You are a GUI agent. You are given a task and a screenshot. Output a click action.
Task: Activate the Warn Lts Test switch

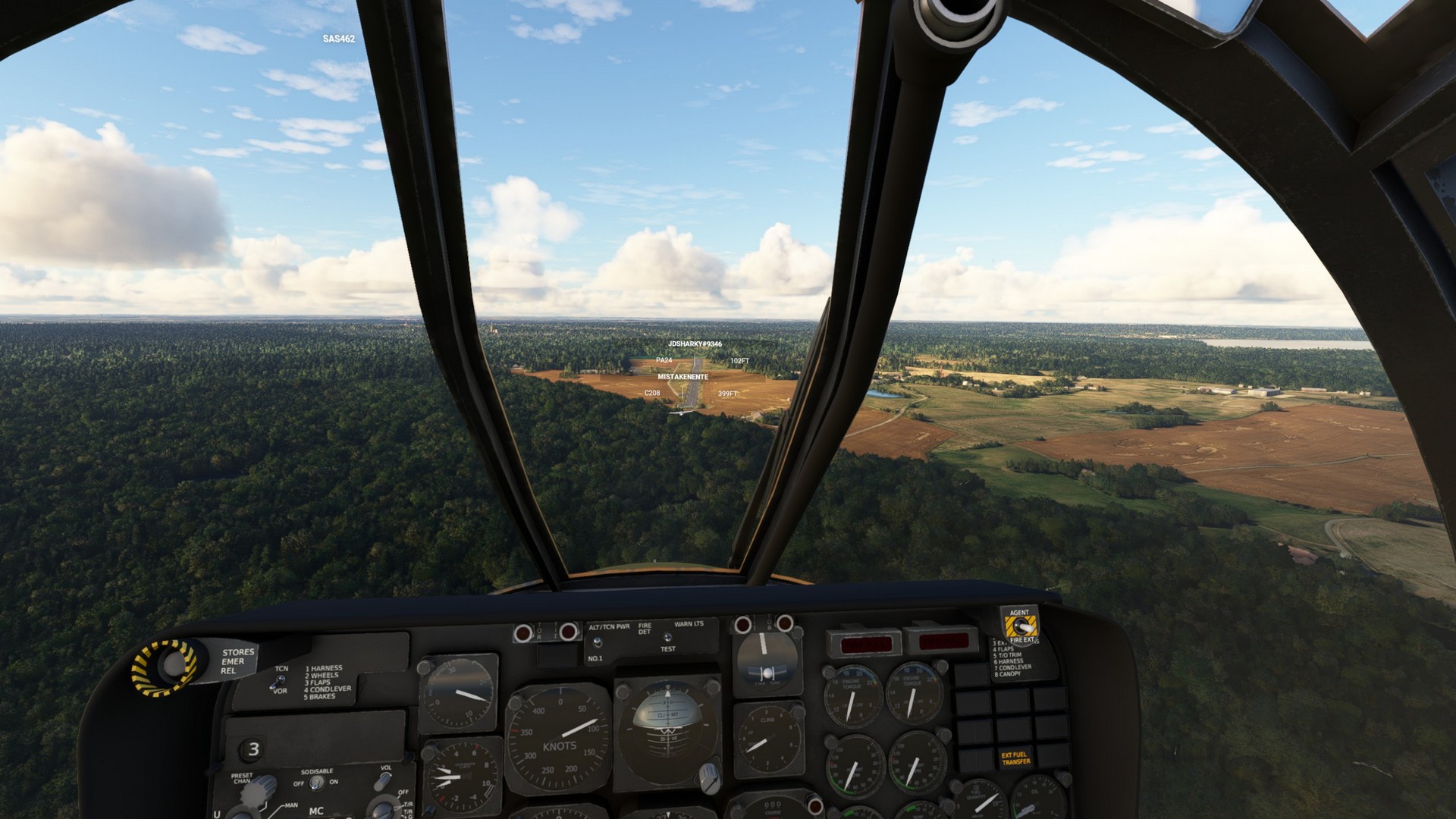tap(667, 638)
